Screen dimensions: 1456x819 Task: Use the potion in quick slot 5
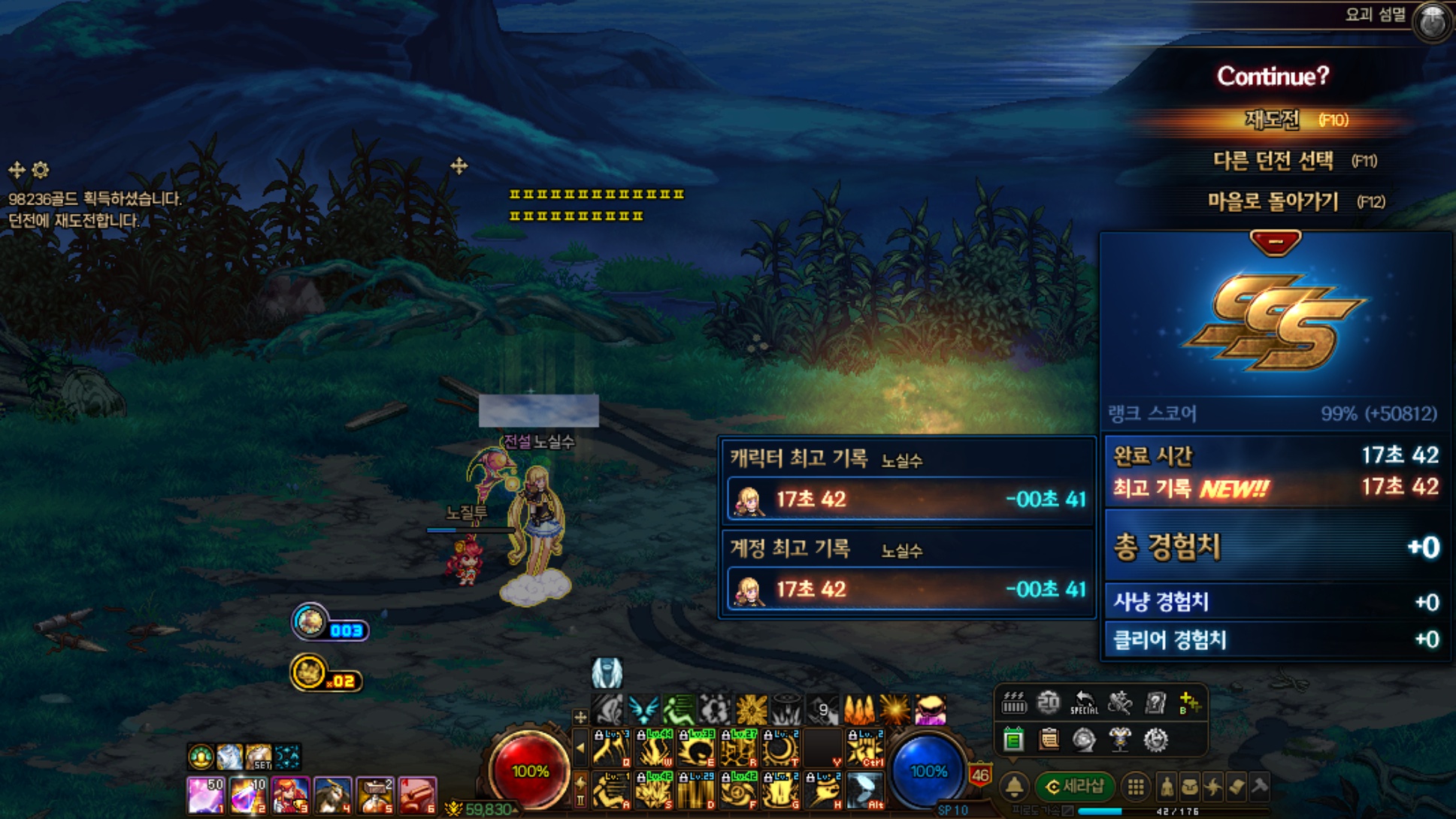coord(374,796)
